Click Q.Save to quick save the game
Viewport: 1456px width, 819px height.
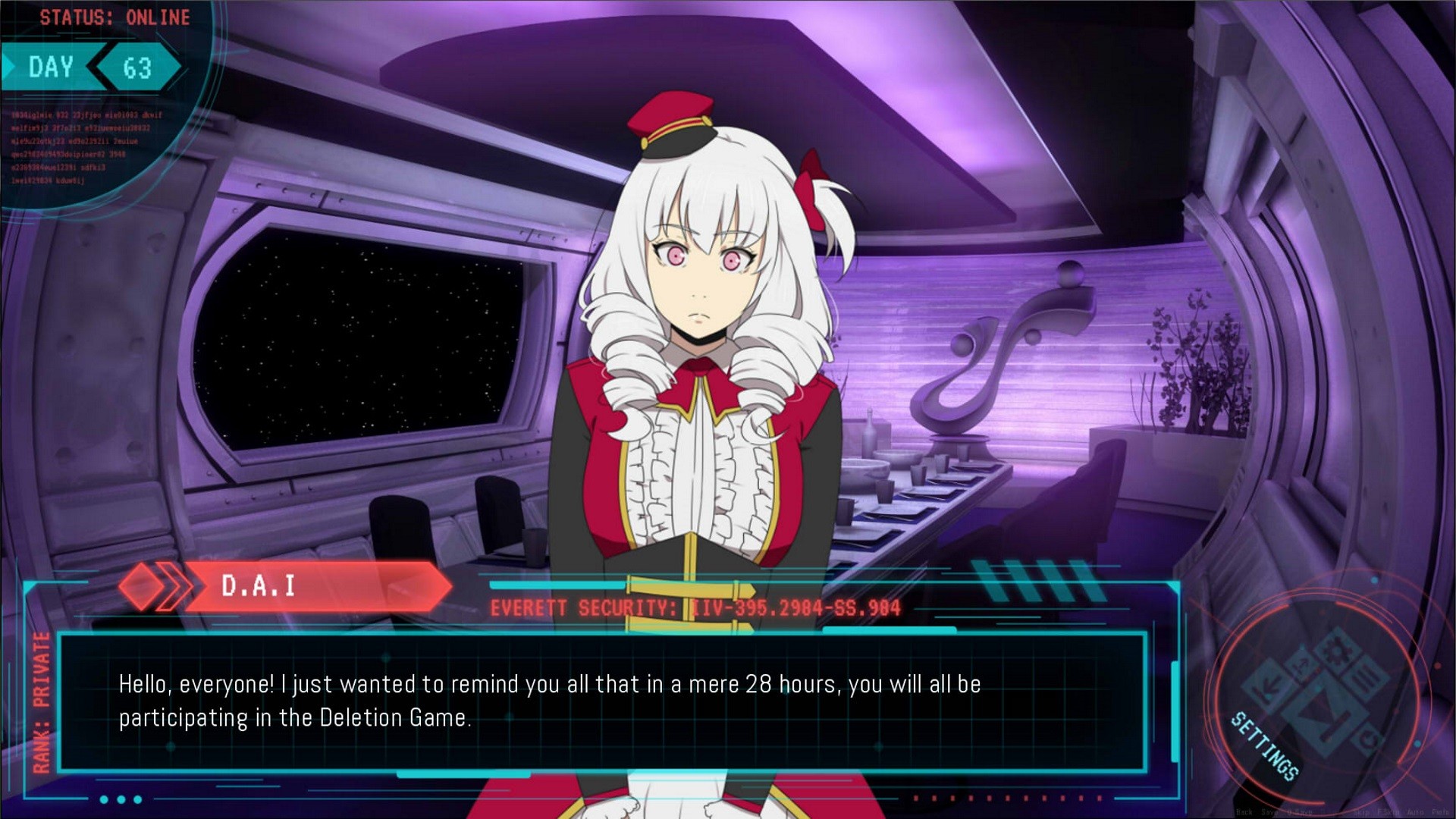pos(1300,811)
